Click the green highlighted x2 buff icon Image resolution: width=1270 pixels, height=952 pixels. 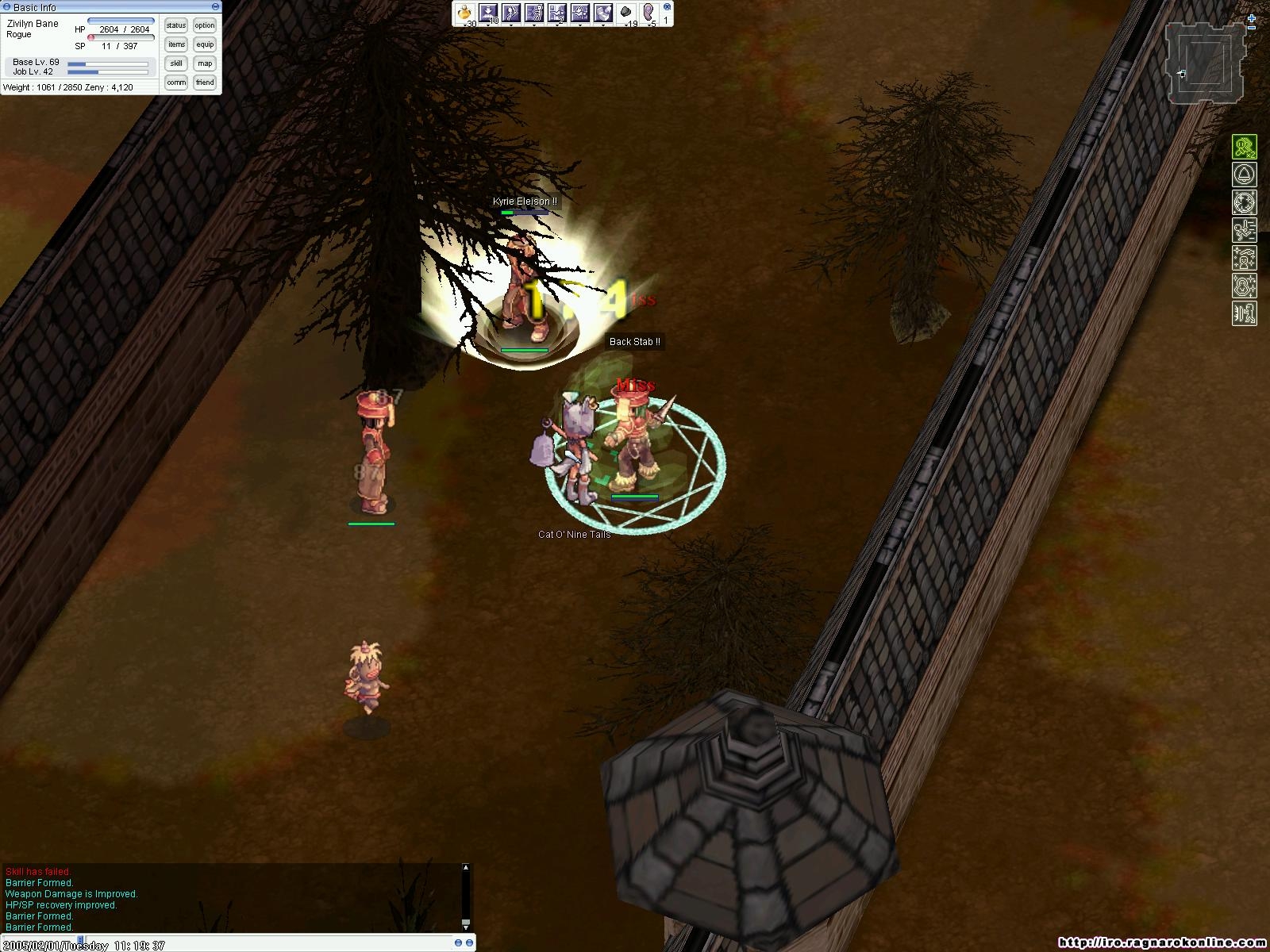(1244, 147)
